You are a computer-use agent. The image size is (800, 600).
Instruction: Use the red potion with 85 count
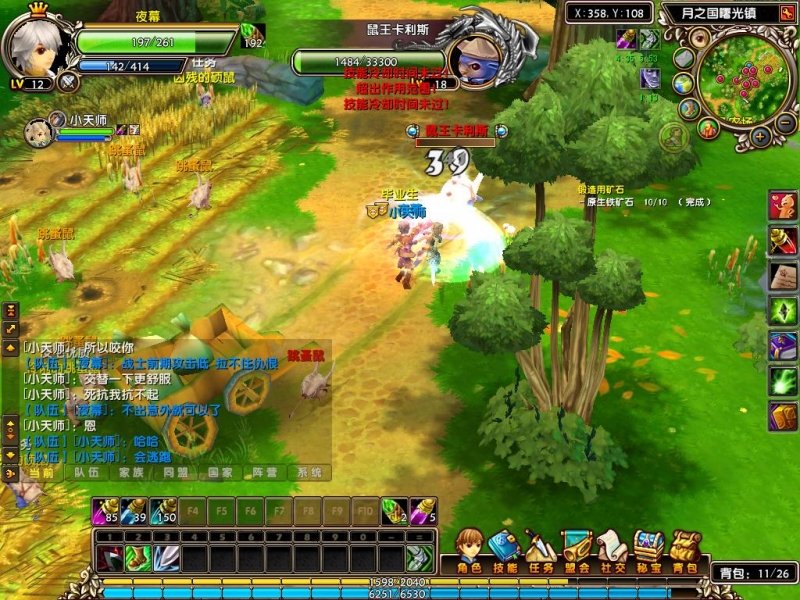[x=106, y=510]
